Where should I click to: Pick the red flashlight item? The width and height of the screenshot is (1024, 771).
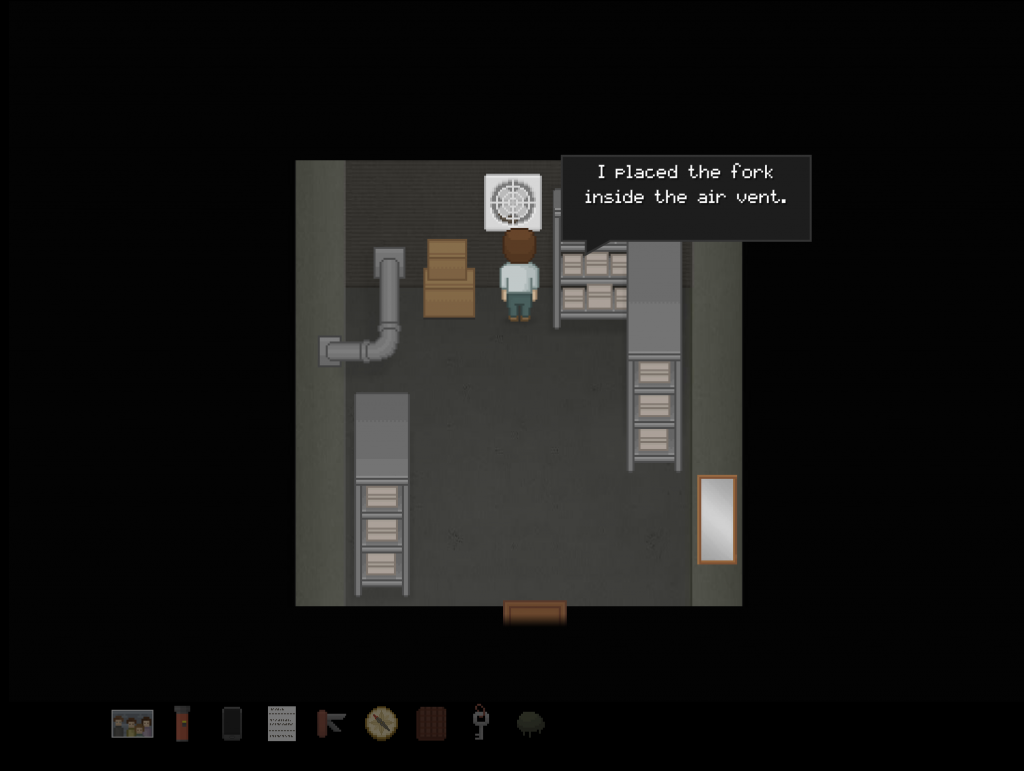point(182,723)
